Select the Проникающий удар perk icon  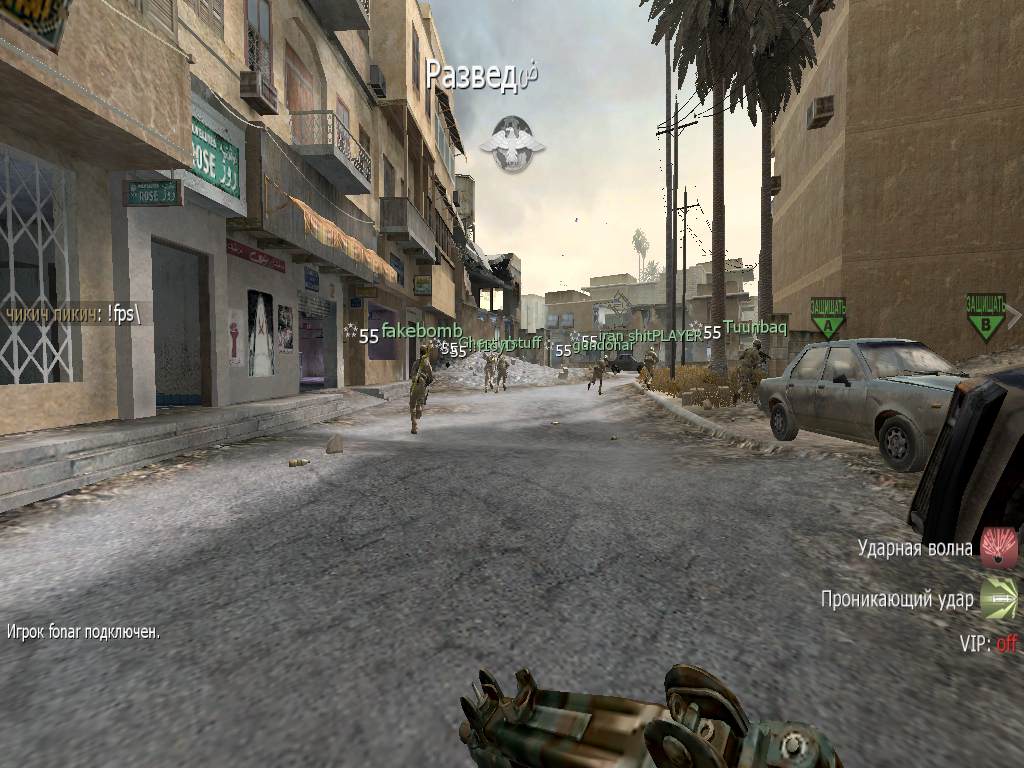pyautogui.click(x=998, y=598)
